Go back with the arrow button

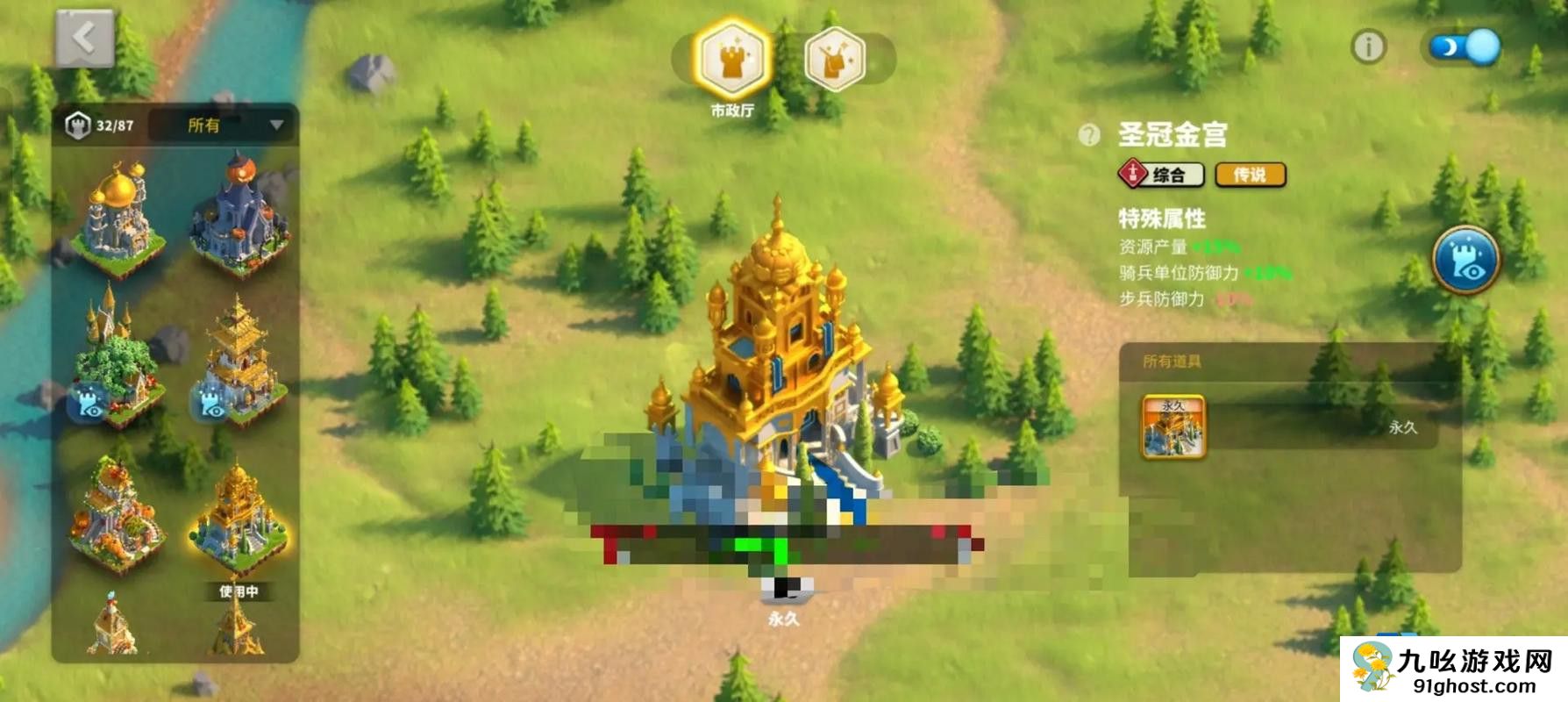[x=84, y=39]
